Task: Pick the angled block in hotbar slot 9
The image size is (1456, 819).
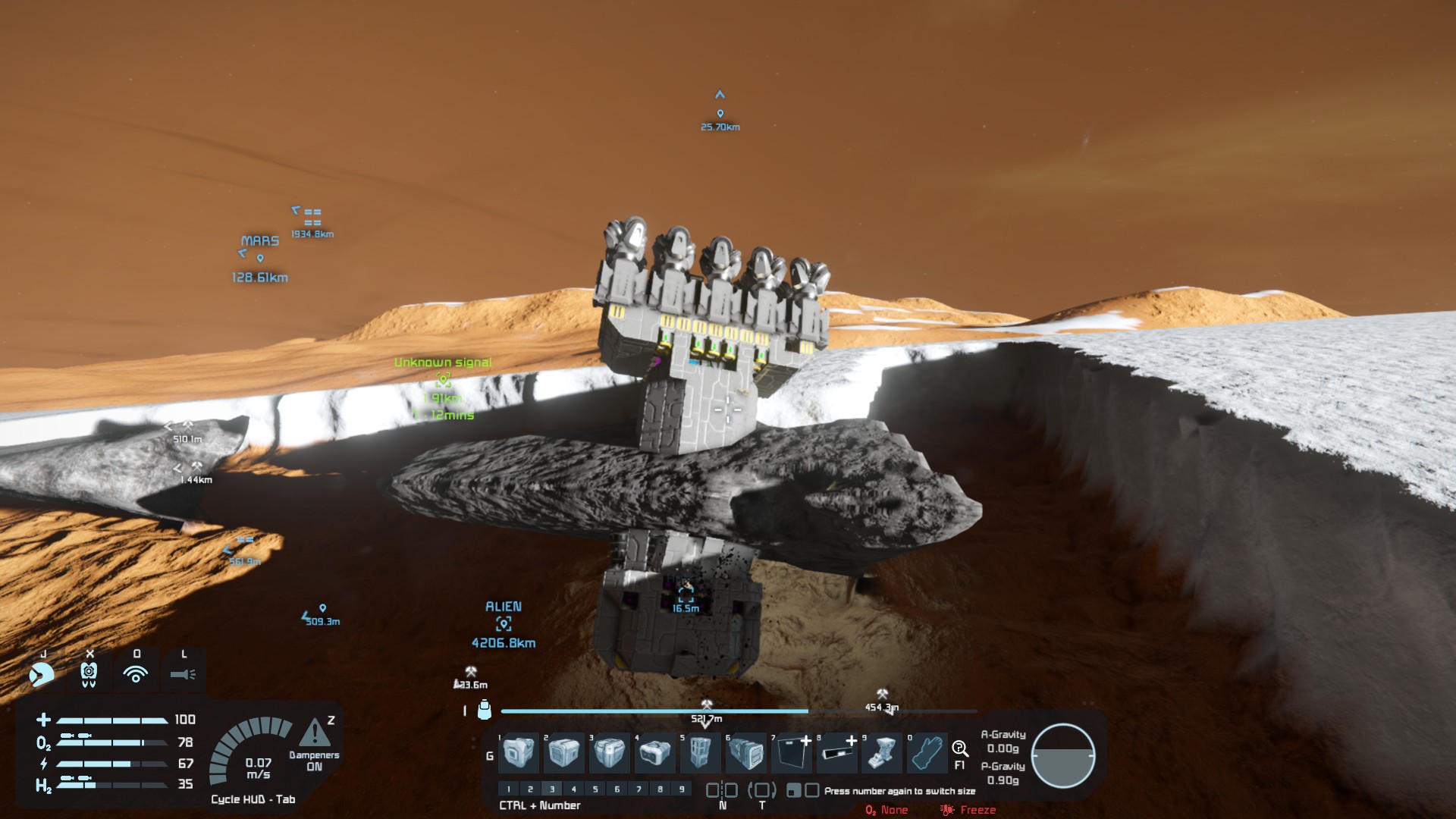Action: [882, 753]
